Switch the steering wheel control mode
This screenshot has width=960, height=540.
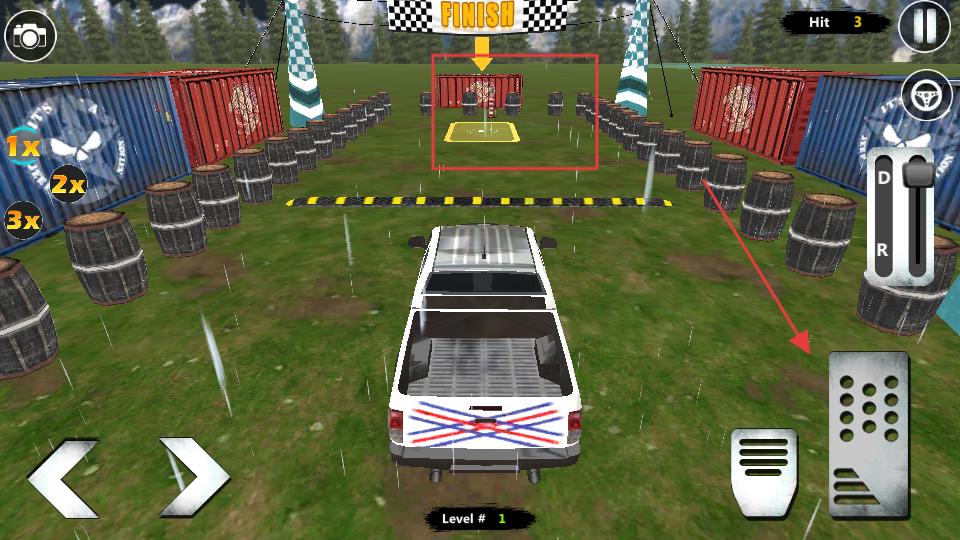[926, 96]
